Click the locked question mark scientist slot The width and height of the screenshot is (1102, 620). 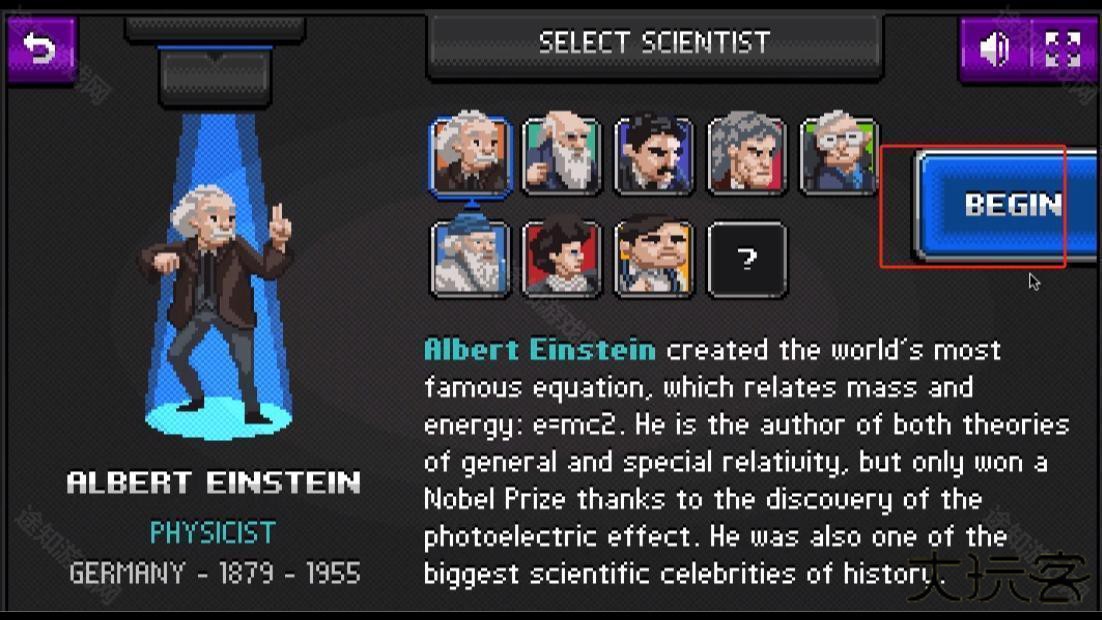(x=747, y=259)
